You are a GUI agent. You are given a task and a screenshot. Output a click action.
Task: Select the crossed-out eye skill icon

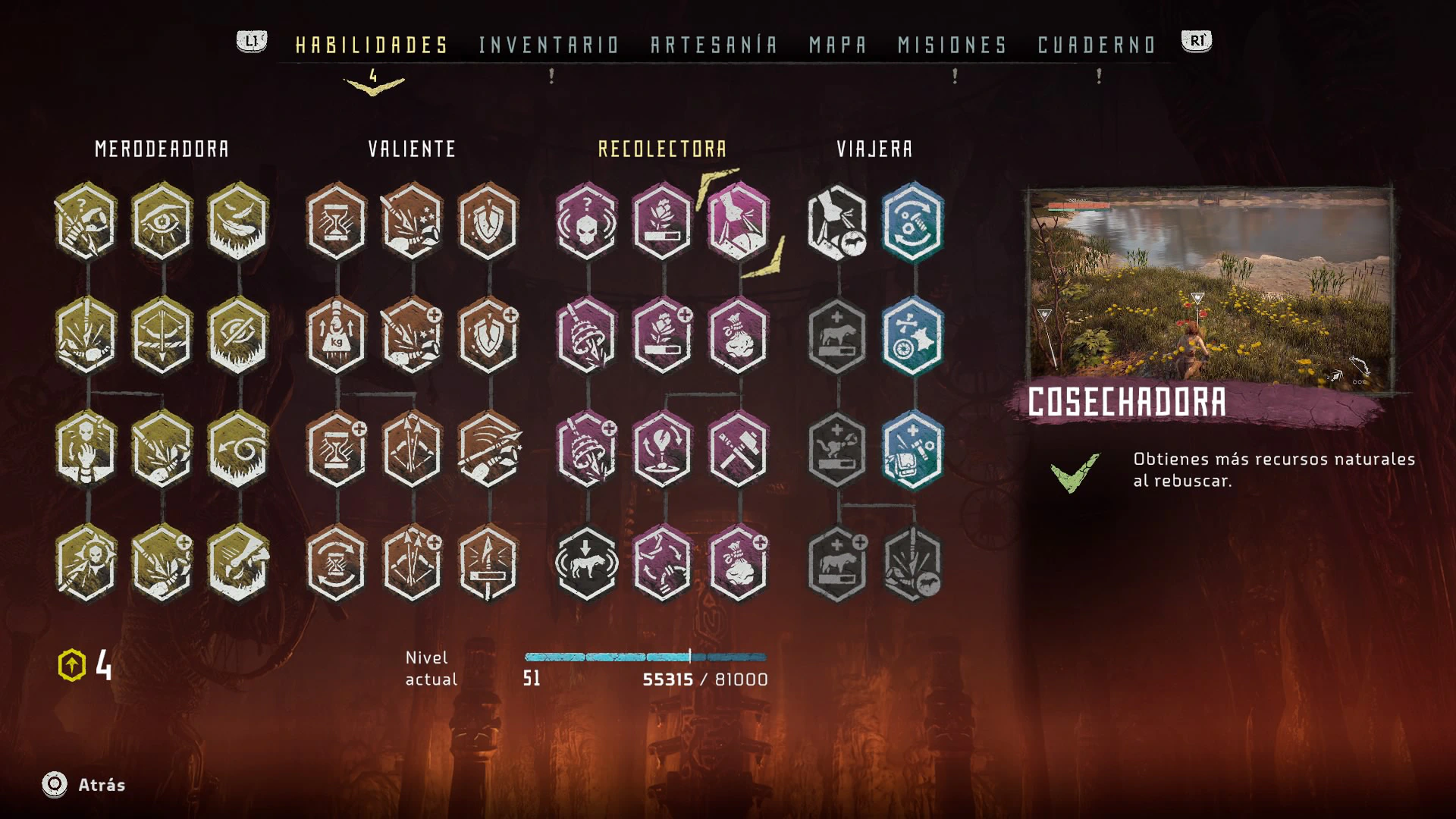pyautogui.click(x=238, y=336)
